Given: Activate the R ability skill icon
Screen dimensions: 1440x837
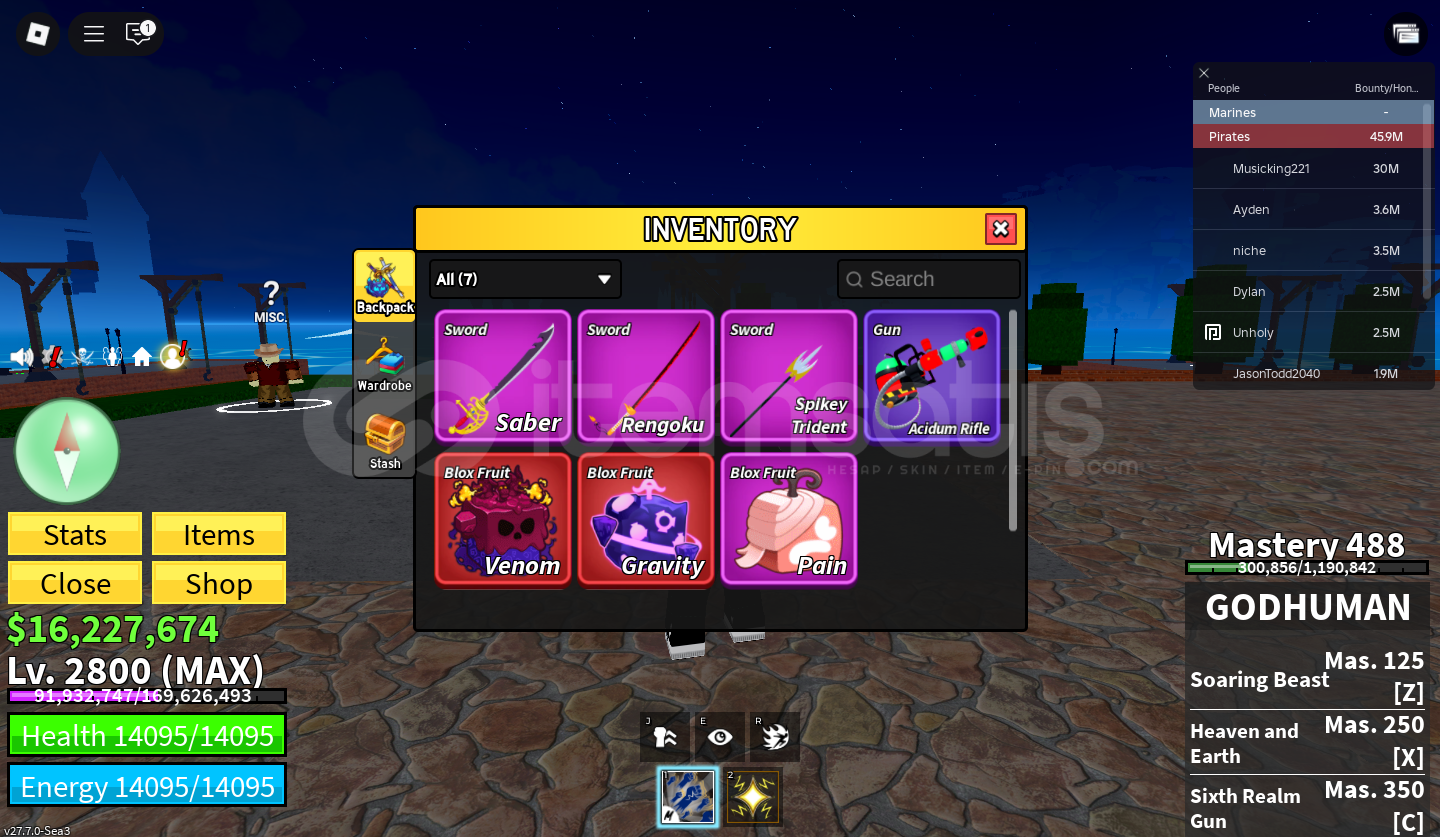Looking at the screenshot, I should [x=775, y=737].
